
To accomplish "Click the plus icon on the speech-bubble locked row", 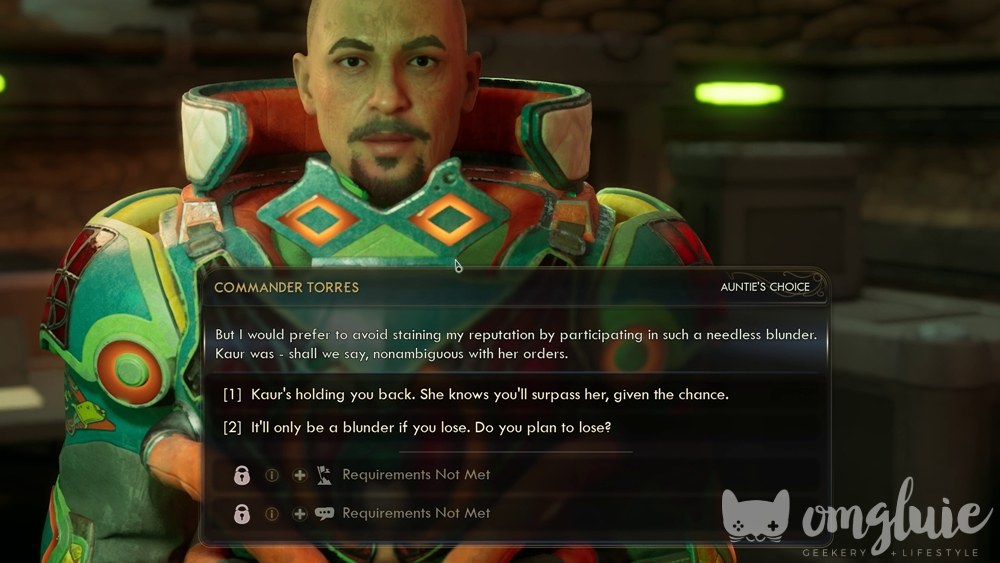I will [x=299, y=513].
